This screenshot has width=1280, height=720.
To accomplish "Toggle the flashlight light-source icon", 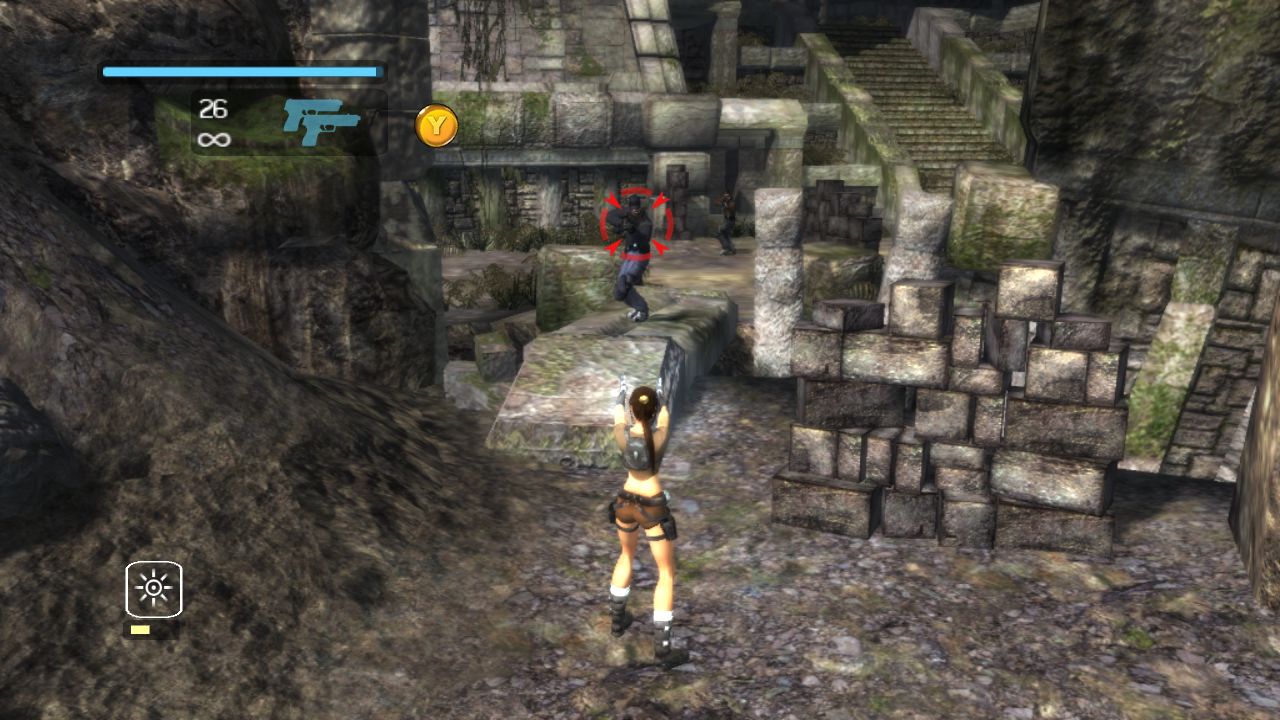I will (x=154, y=588).
